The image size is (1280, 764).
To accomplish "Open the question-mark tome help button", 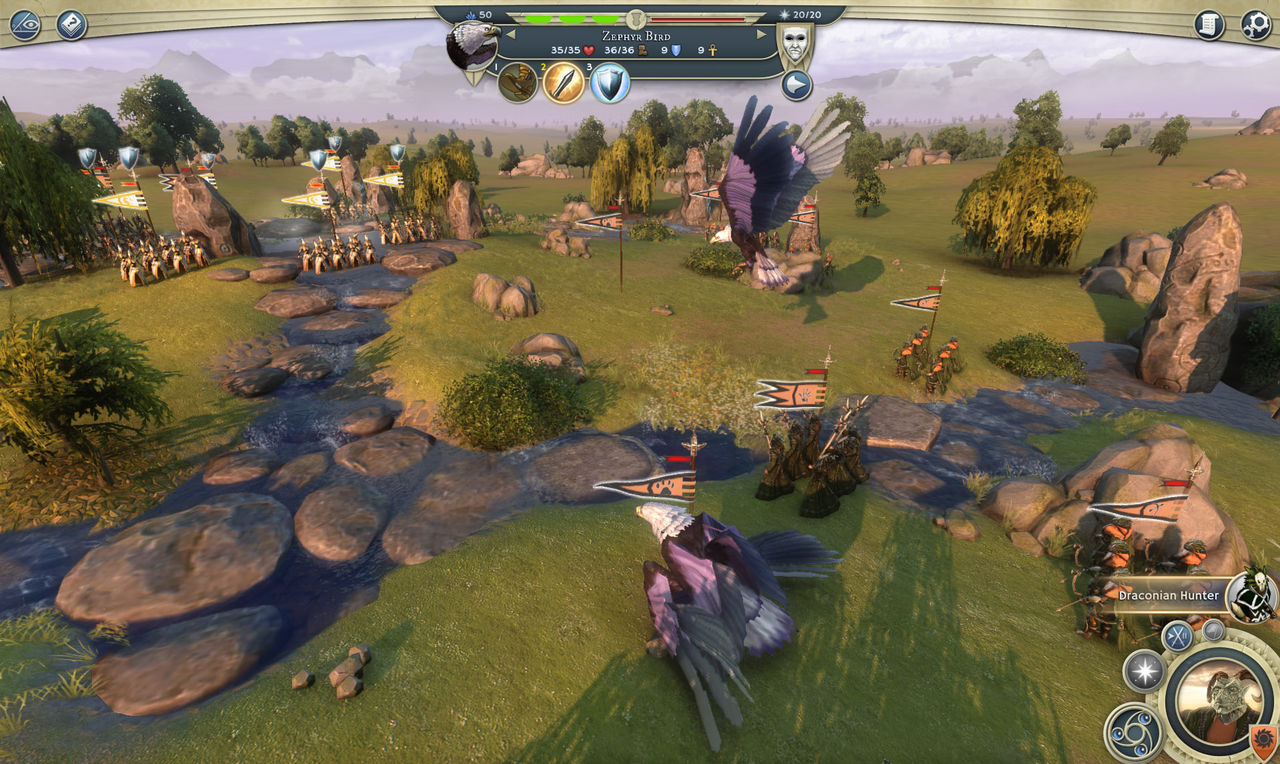I will tap(72, 25).
